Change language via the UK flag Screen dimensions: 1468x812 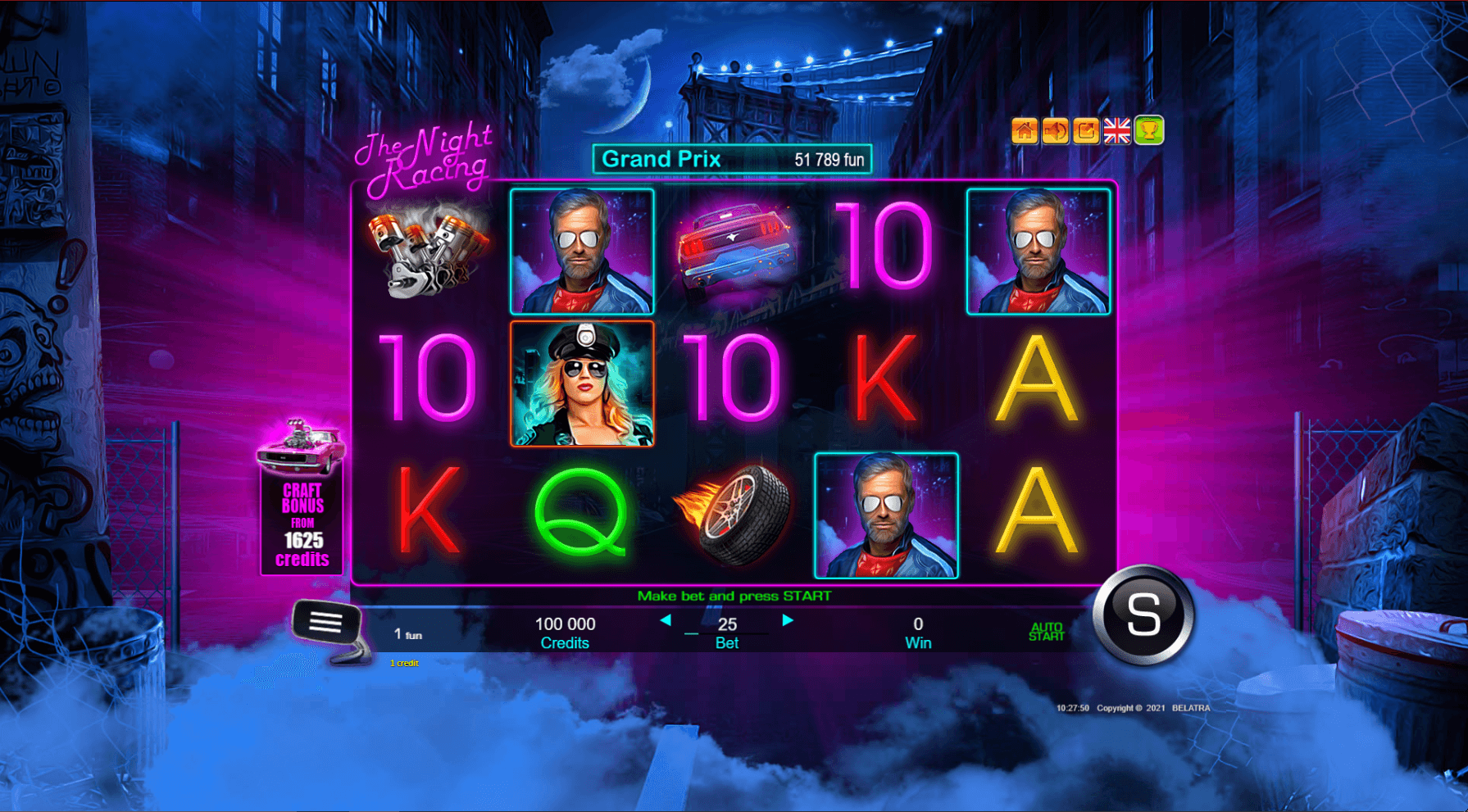(1117, 131)
